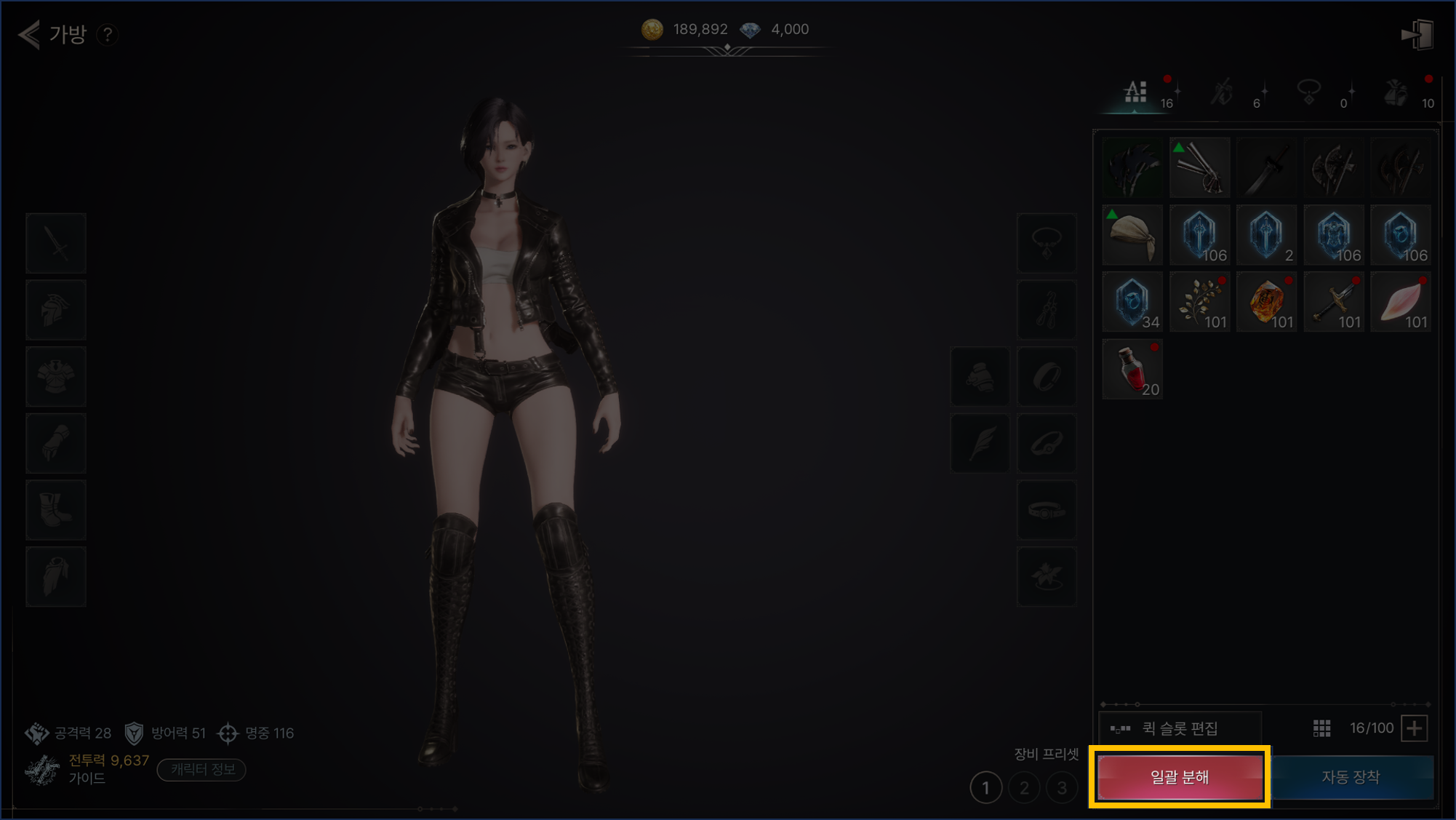Open the gift box tab with 10 items
This screenshot has height=820, width=1456.
1396,93
